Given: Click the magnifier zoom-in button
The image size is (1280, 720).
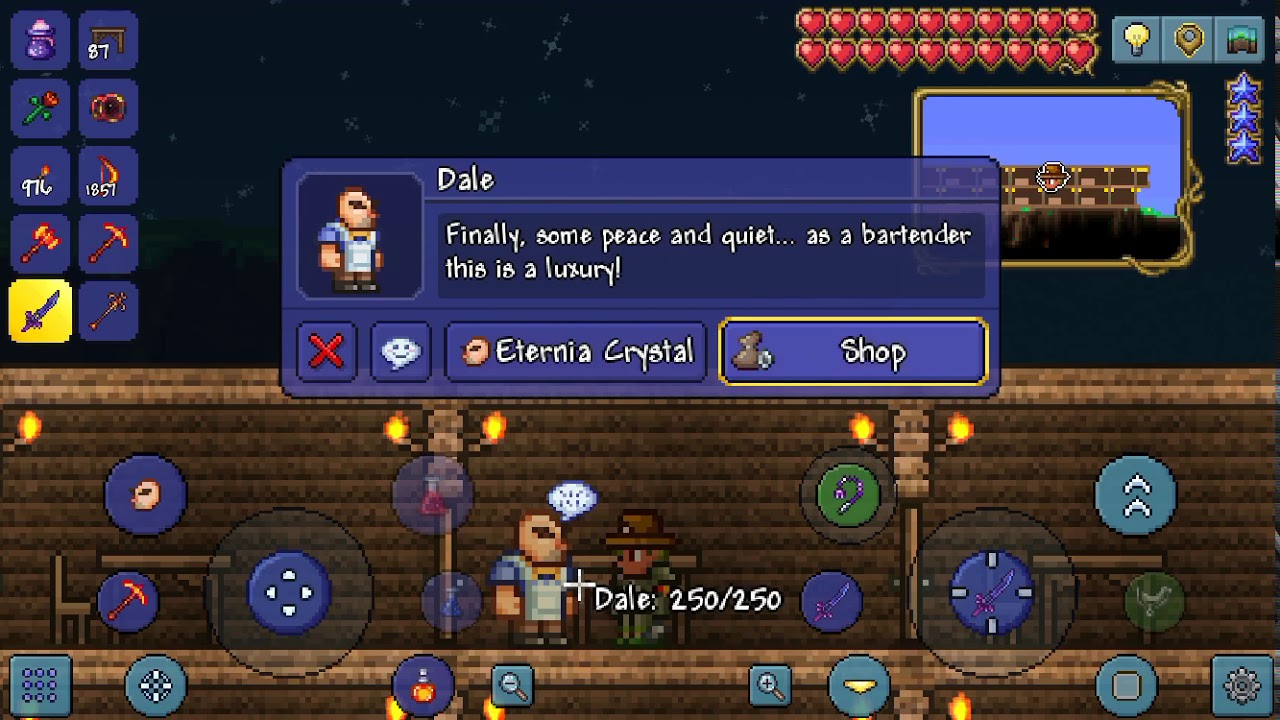Looking at the screenshot, I should point(770,686).
